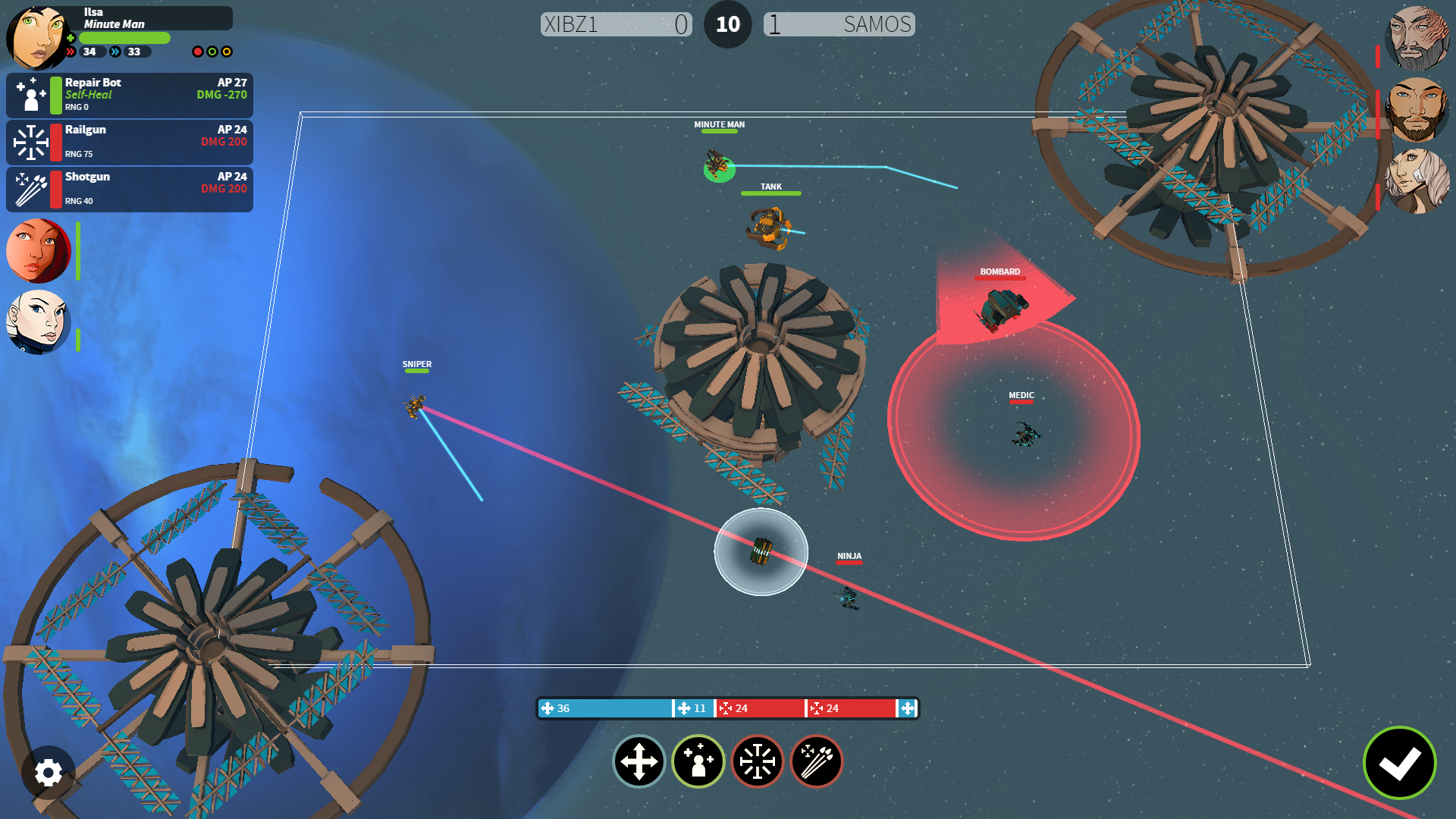Confirm the turn with the green checkmark
This screenshot has width=1456, height=819.
point(1399,763)
